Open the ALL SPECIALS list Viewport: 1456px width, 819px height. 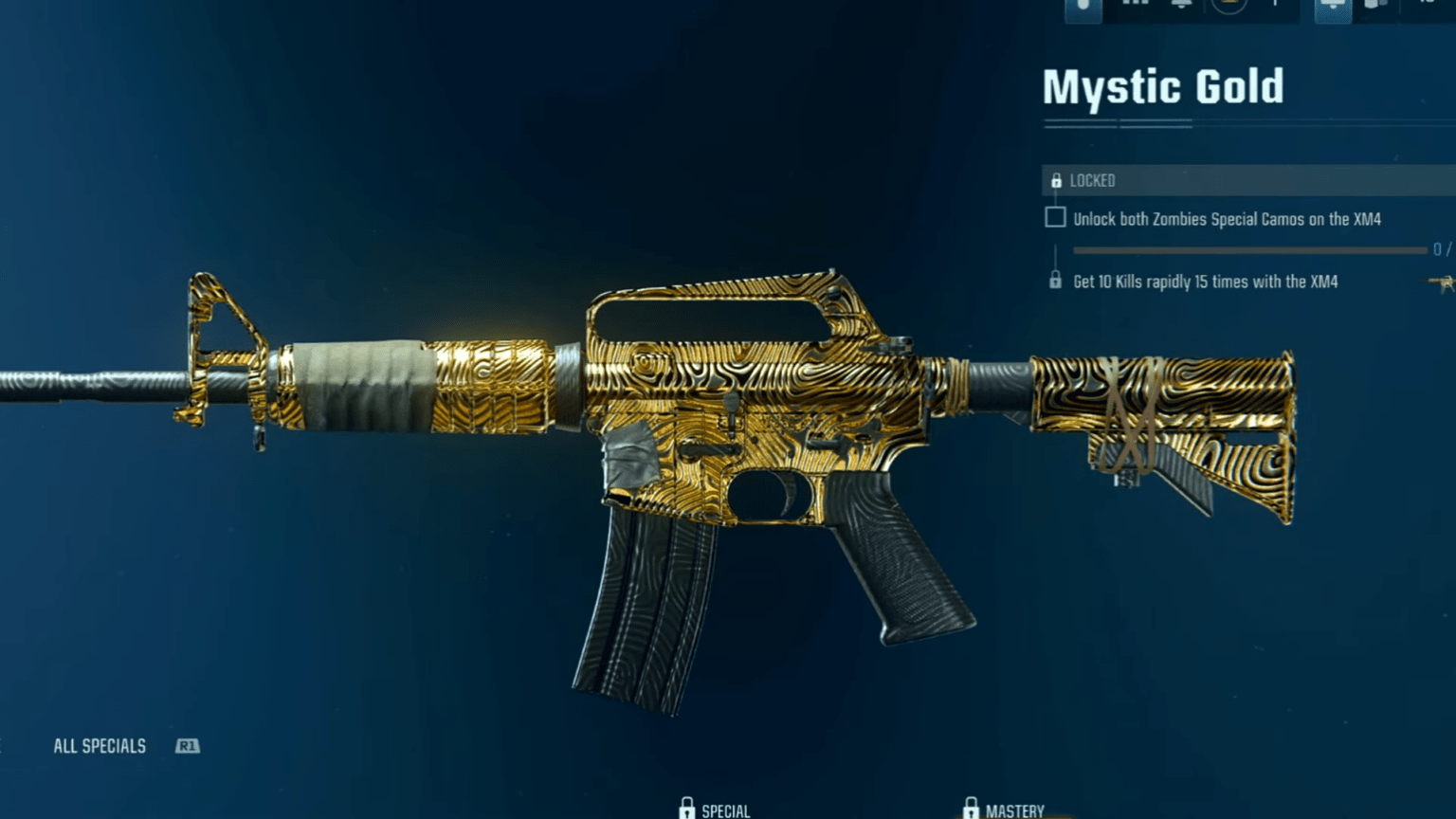pos(100,746)
